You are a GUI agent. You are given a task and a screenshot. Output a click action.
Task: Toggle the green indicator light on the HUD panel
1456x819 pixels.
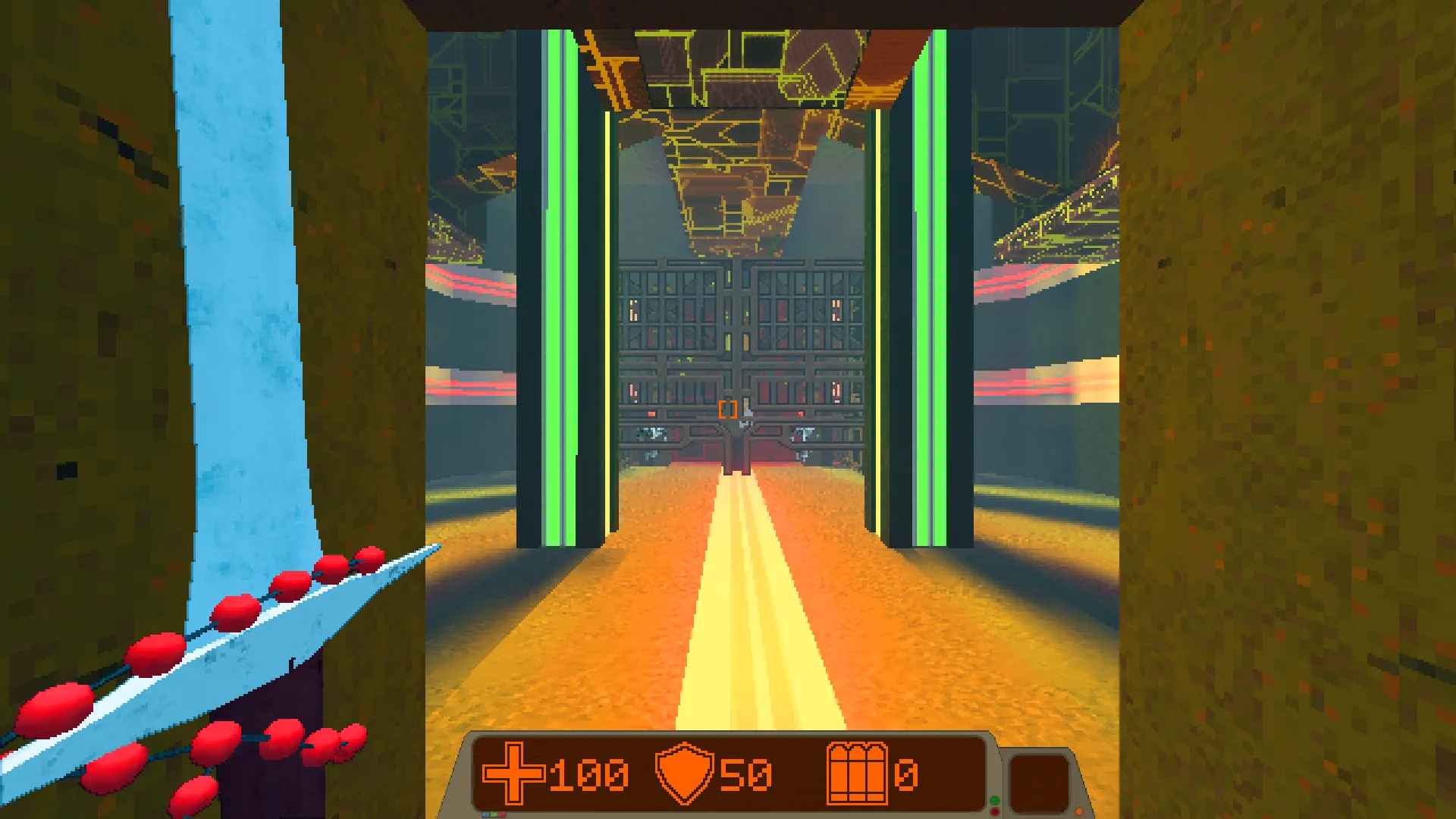click(x=995, y=801)
